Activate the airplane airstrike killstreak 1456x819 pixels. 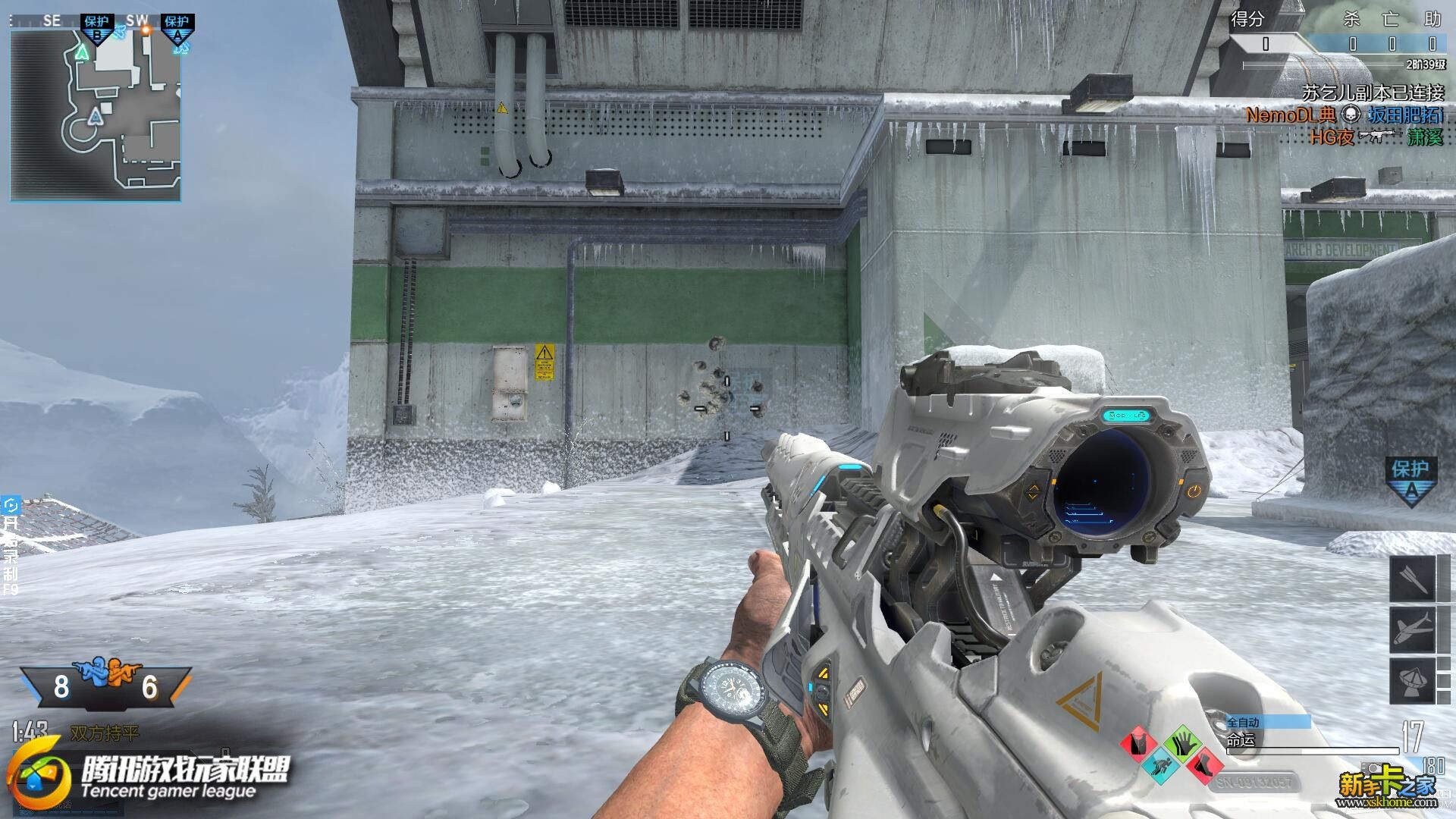[1412, 629]
